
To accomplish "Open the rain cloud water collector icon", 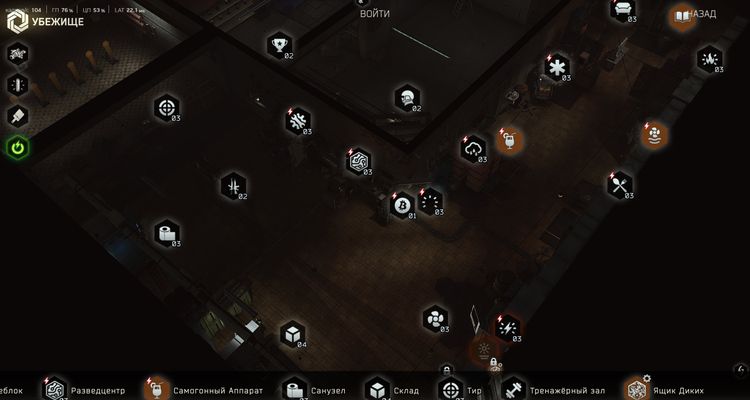I will pyautogui.click(x=473, y=149).
